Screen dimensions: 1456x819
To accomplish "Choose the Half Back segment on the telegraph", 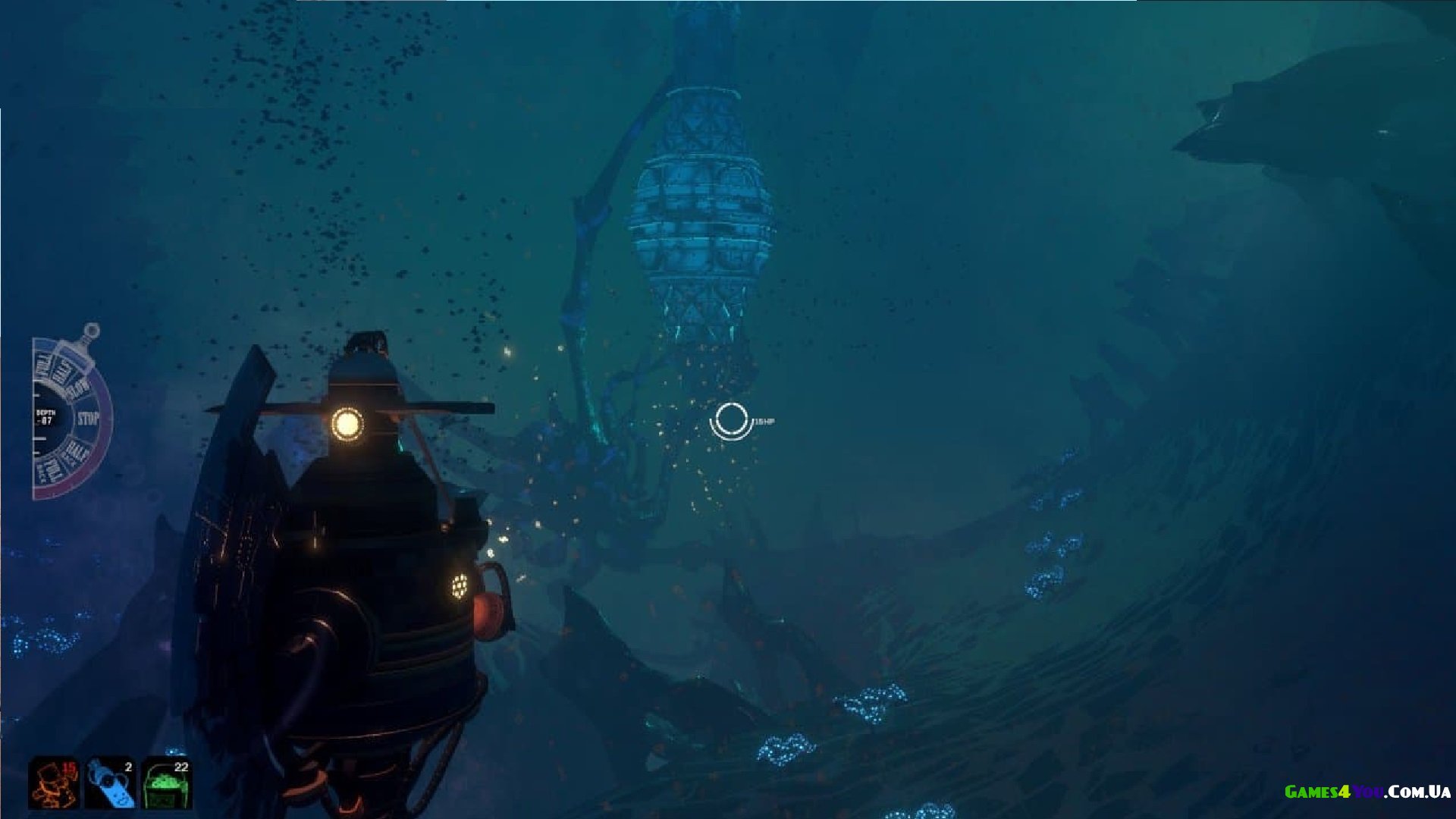I will [x=75, y=453].
